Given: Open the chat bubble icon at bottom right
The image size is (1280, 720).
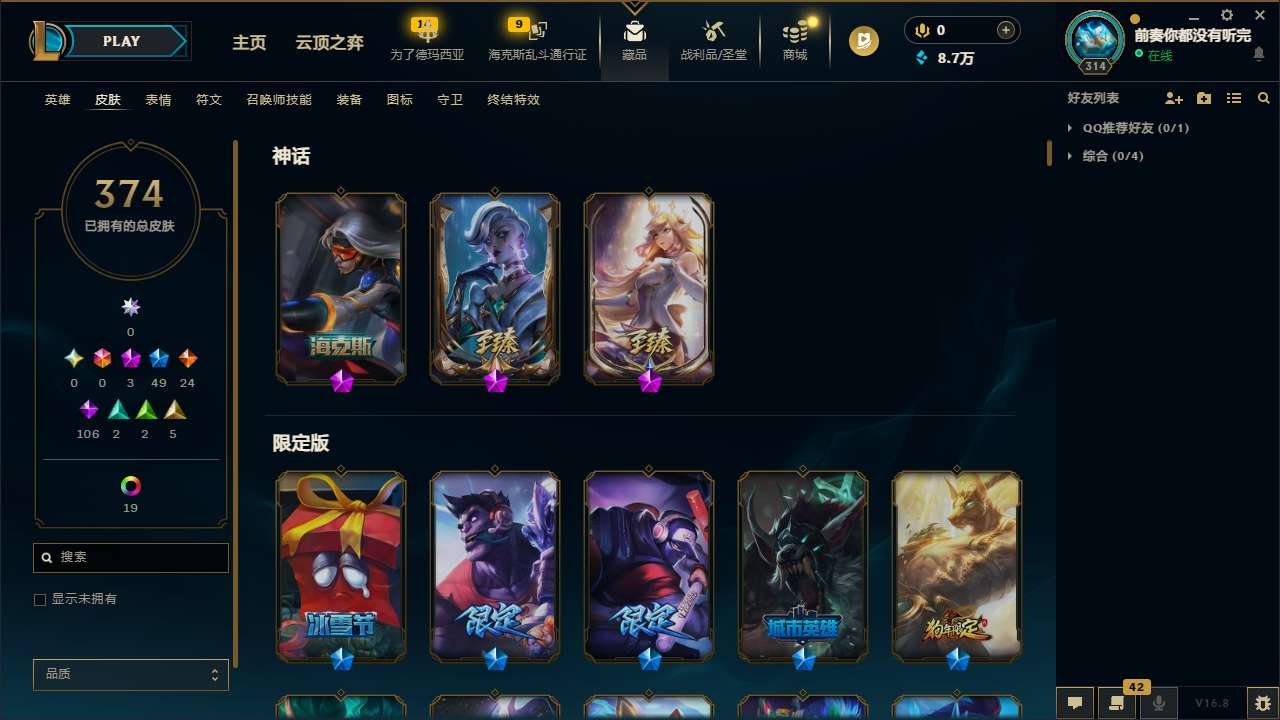Looking at the screenshot, I should point(1075,703).
